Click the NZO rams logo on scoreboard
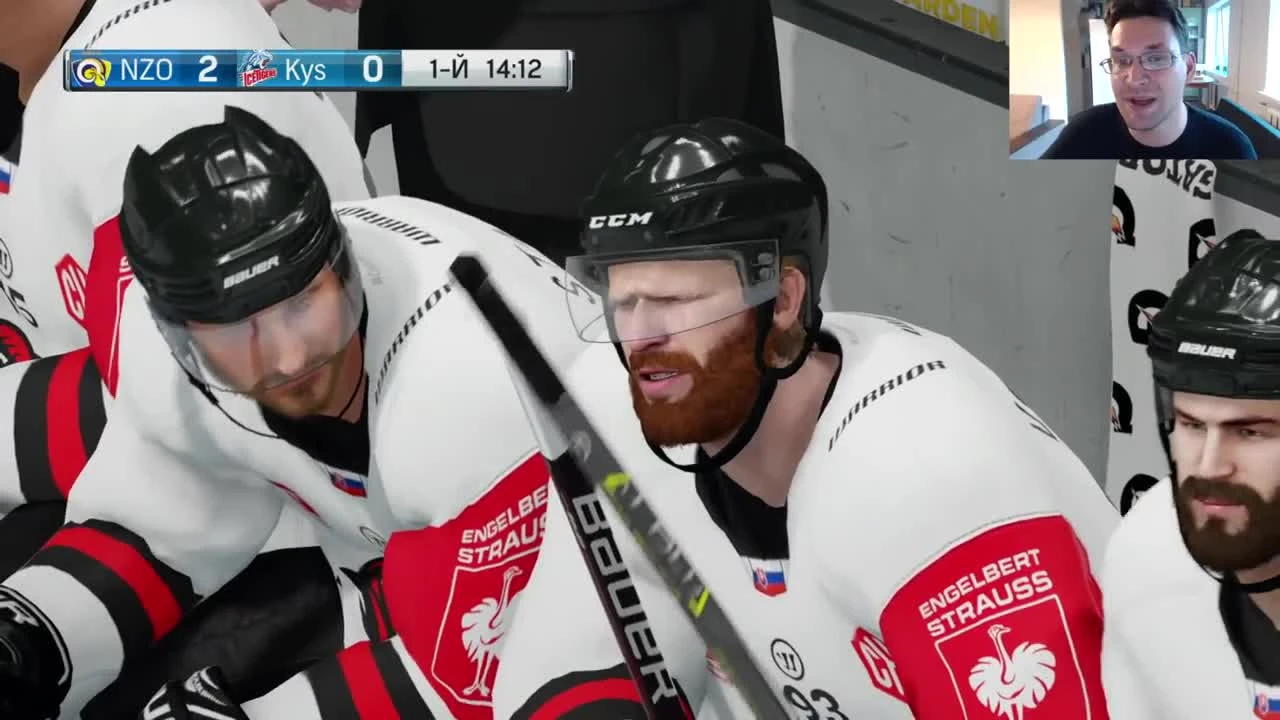The height and width of the screenshot is (720, 1280). [x=90, y=70]
